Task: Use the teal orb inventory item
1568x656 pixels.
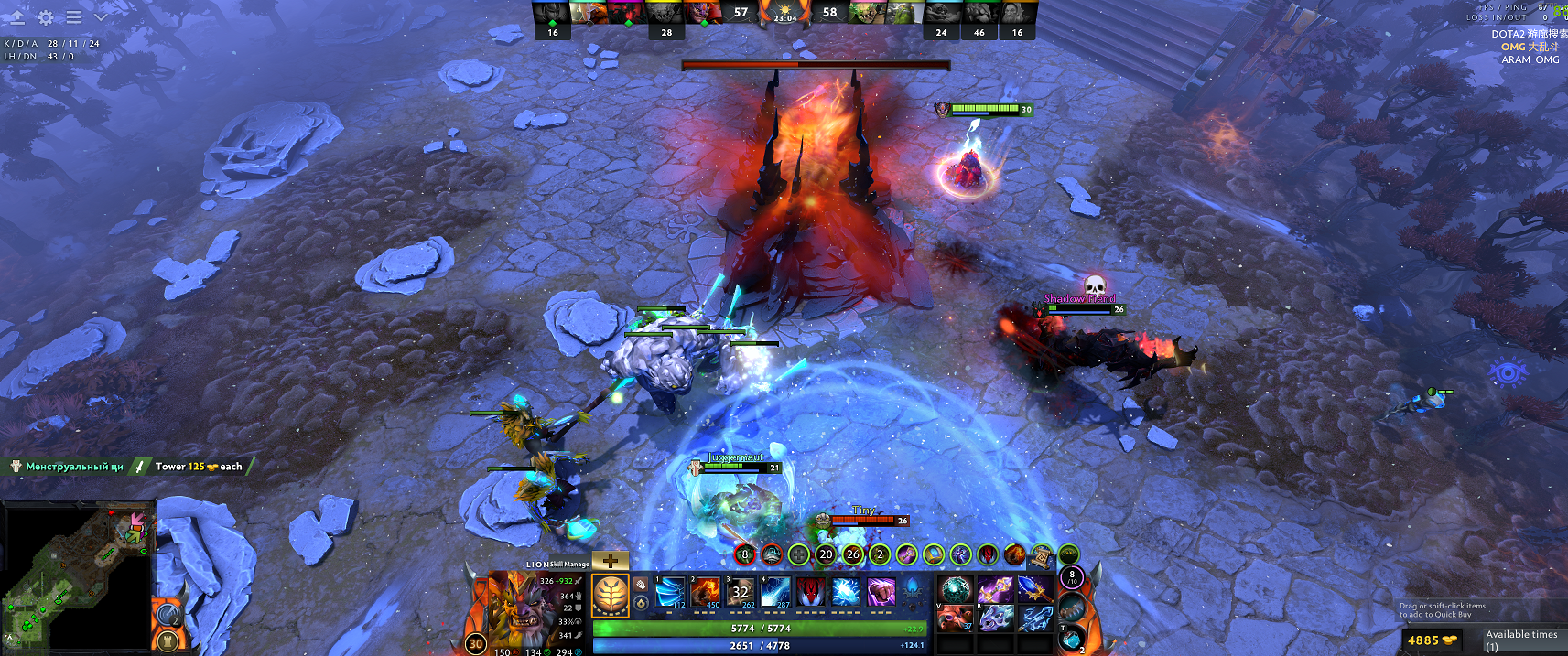Action: click(955, 590)
